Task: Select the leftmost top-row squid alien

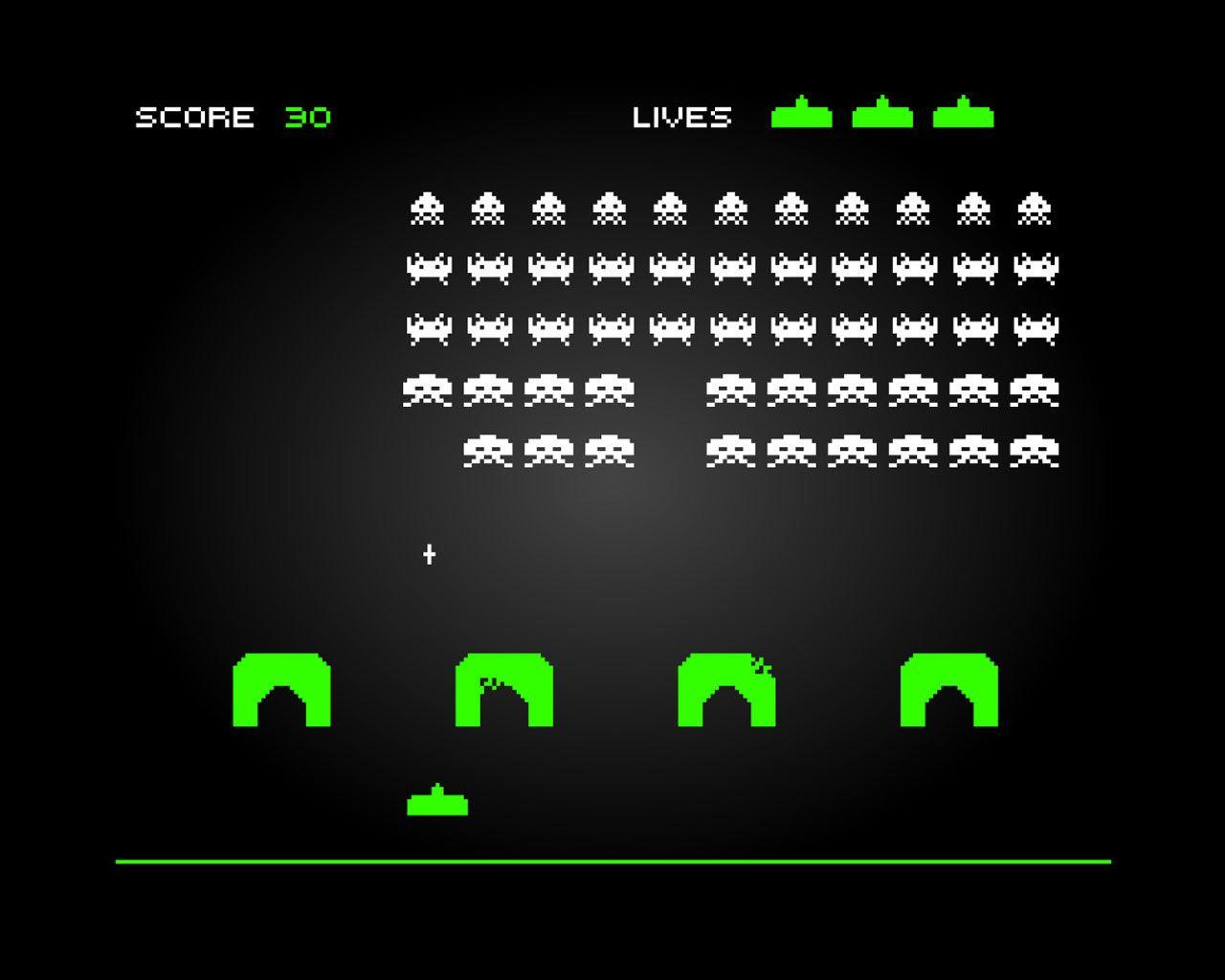Action: click(x=429, y=206)
